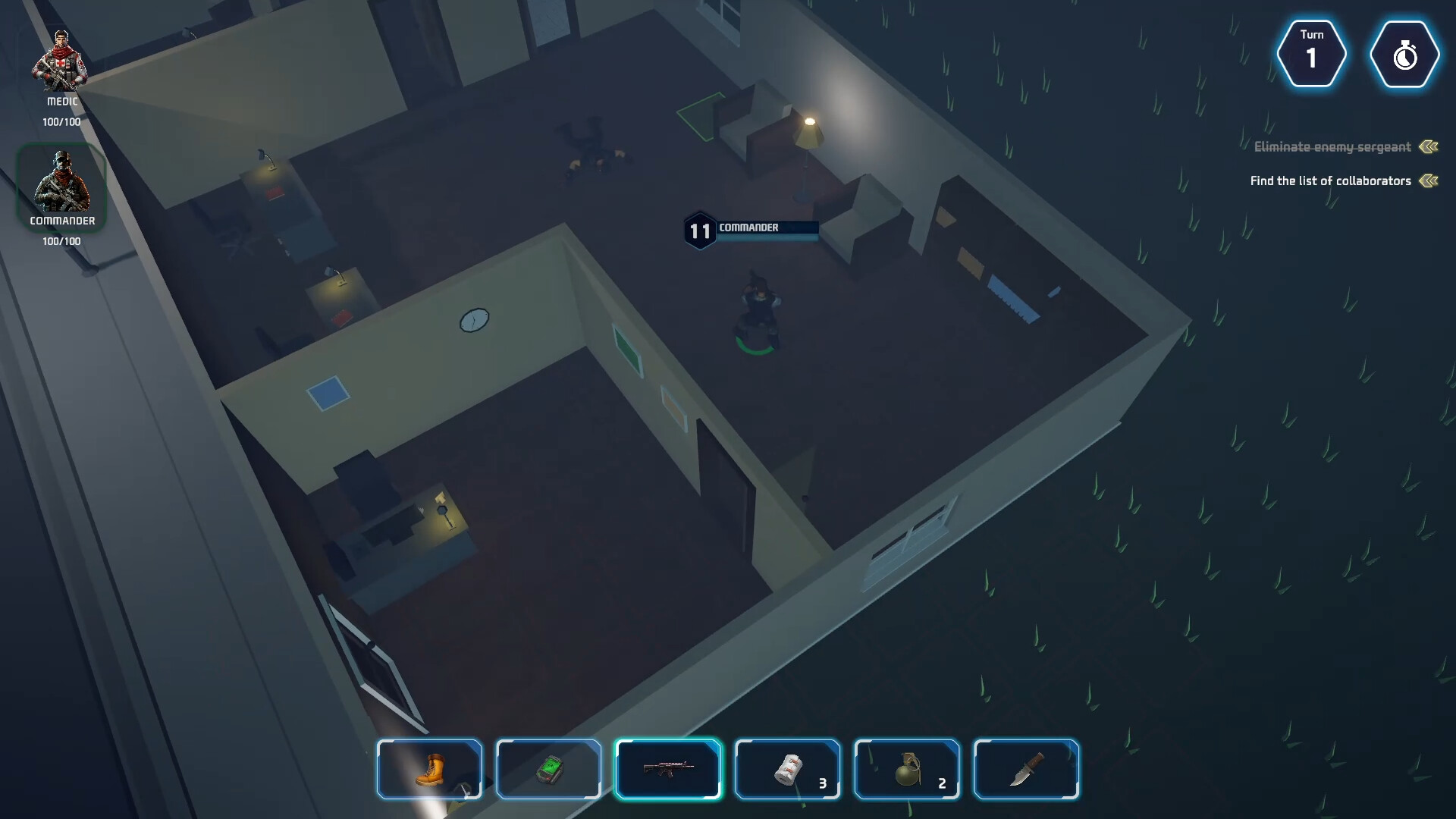
Task: Open the GPS tracker device item
Action: [x=548, y=769]
